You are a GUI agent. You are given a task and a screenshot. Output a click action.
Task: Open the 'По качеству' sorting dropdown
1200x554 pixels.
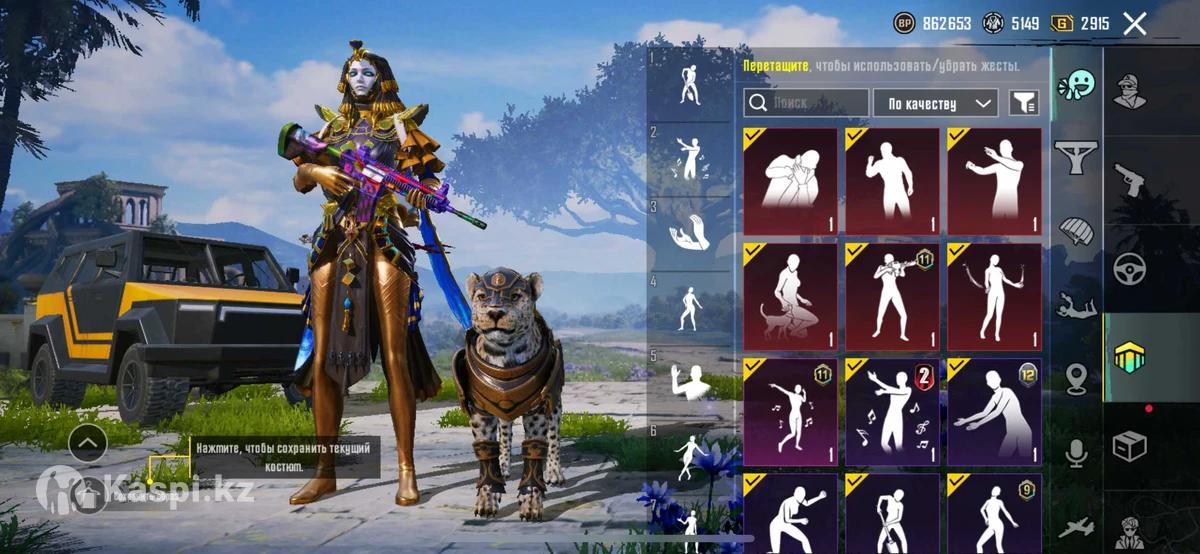pyautogui.click(x=935, y=103)
